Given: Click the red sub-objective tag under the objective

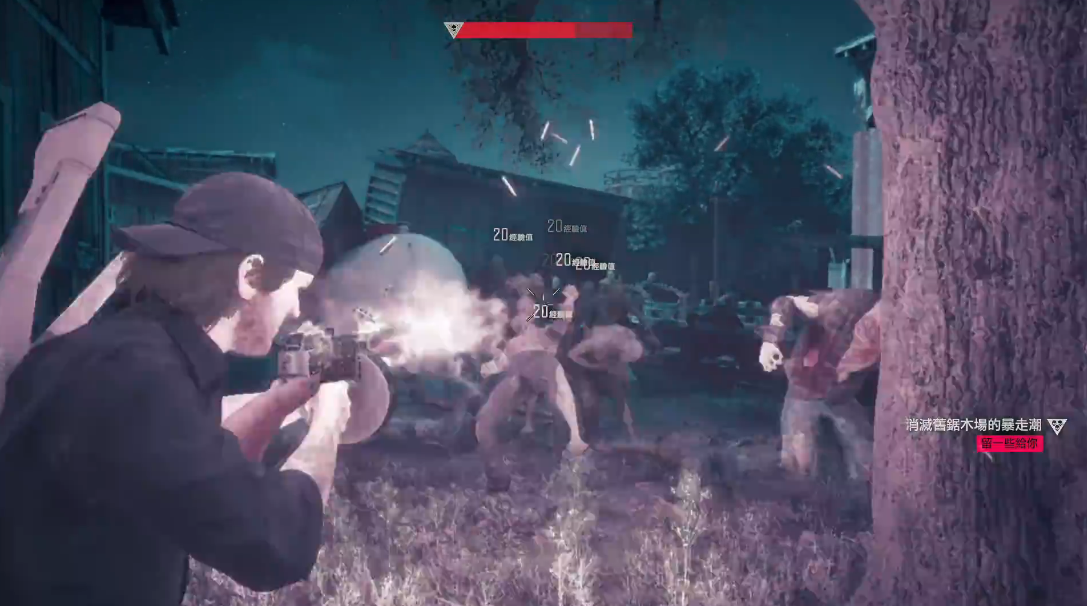Looking at the screenshot, I should point(1009,443).
